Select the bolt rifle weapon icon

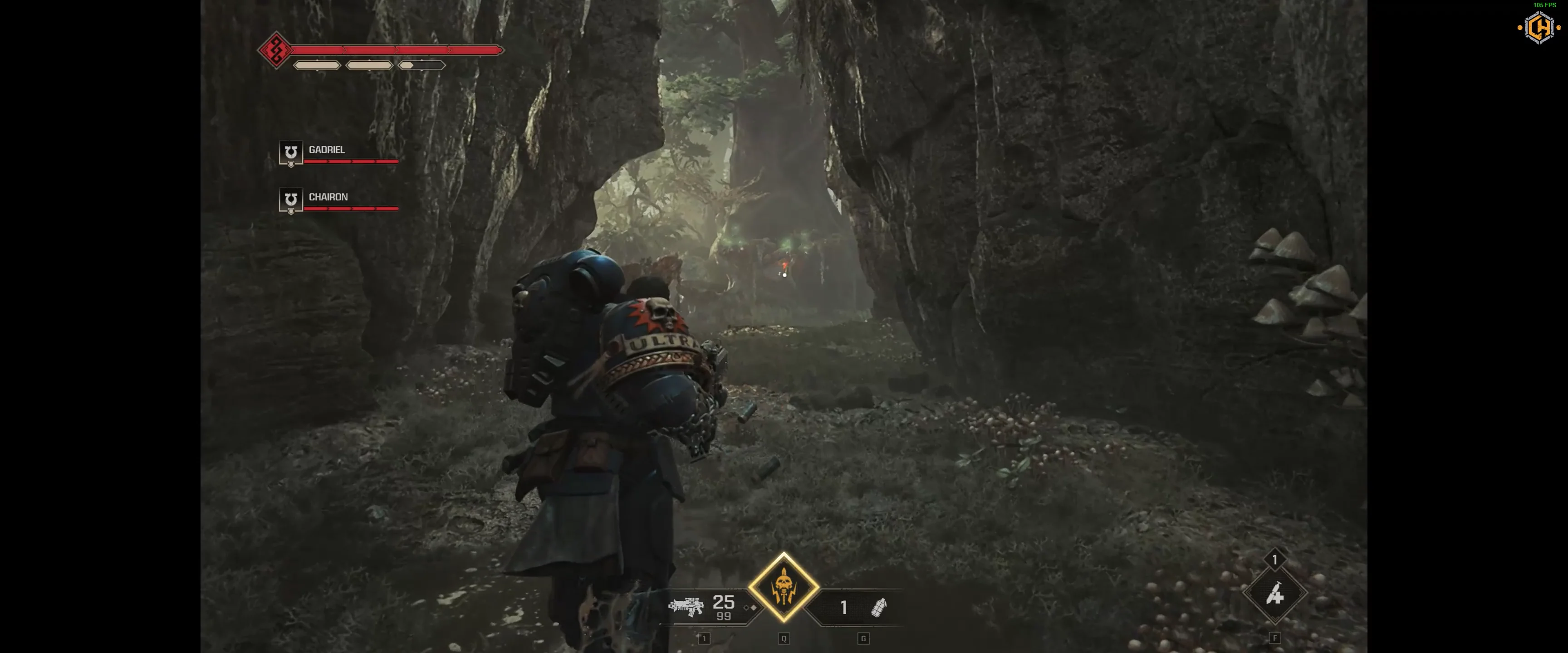686,606
